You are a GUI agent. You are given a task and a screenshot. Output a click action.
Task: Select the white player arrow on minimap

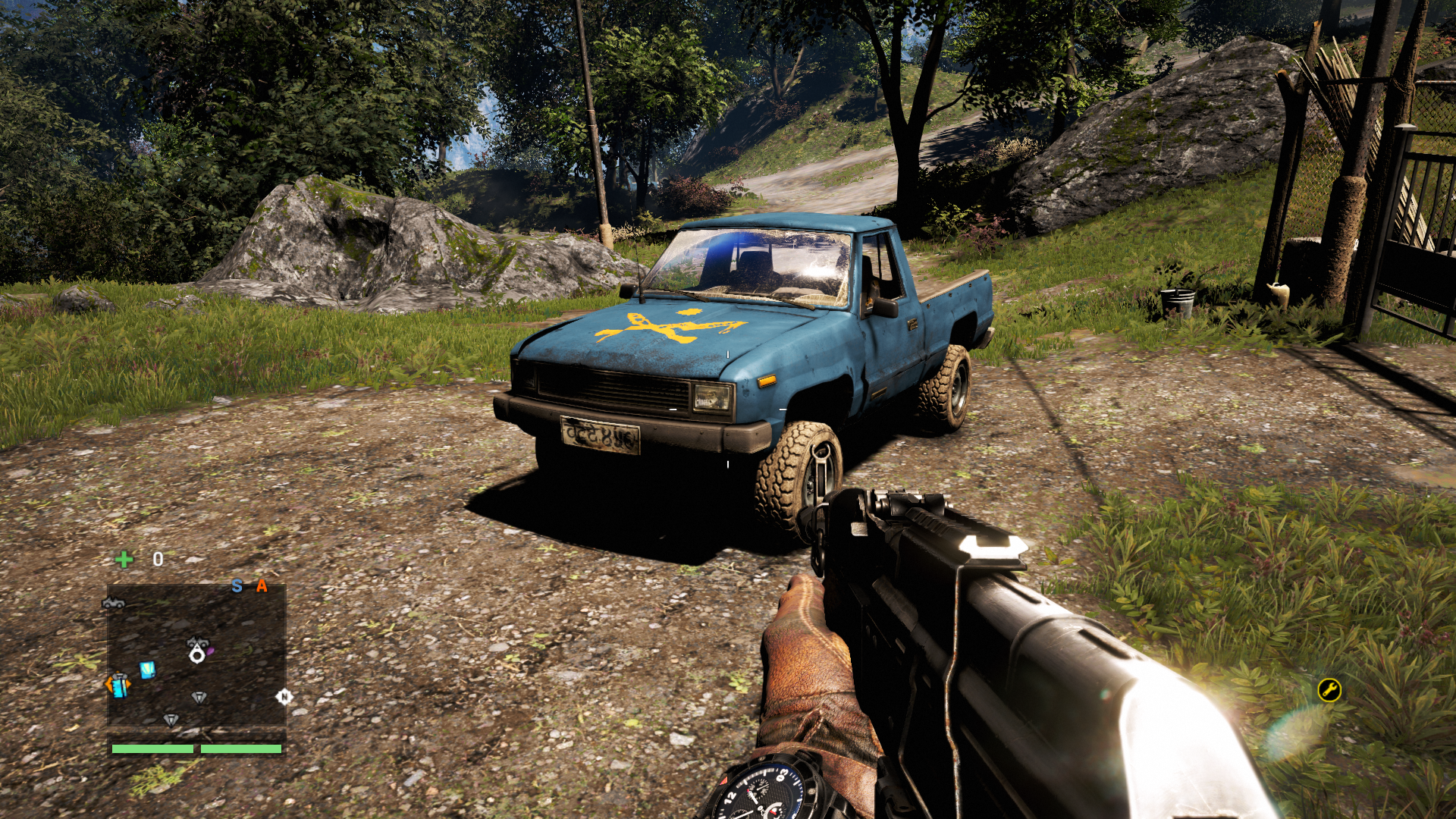pyautogui.click(x=197, y=654)
